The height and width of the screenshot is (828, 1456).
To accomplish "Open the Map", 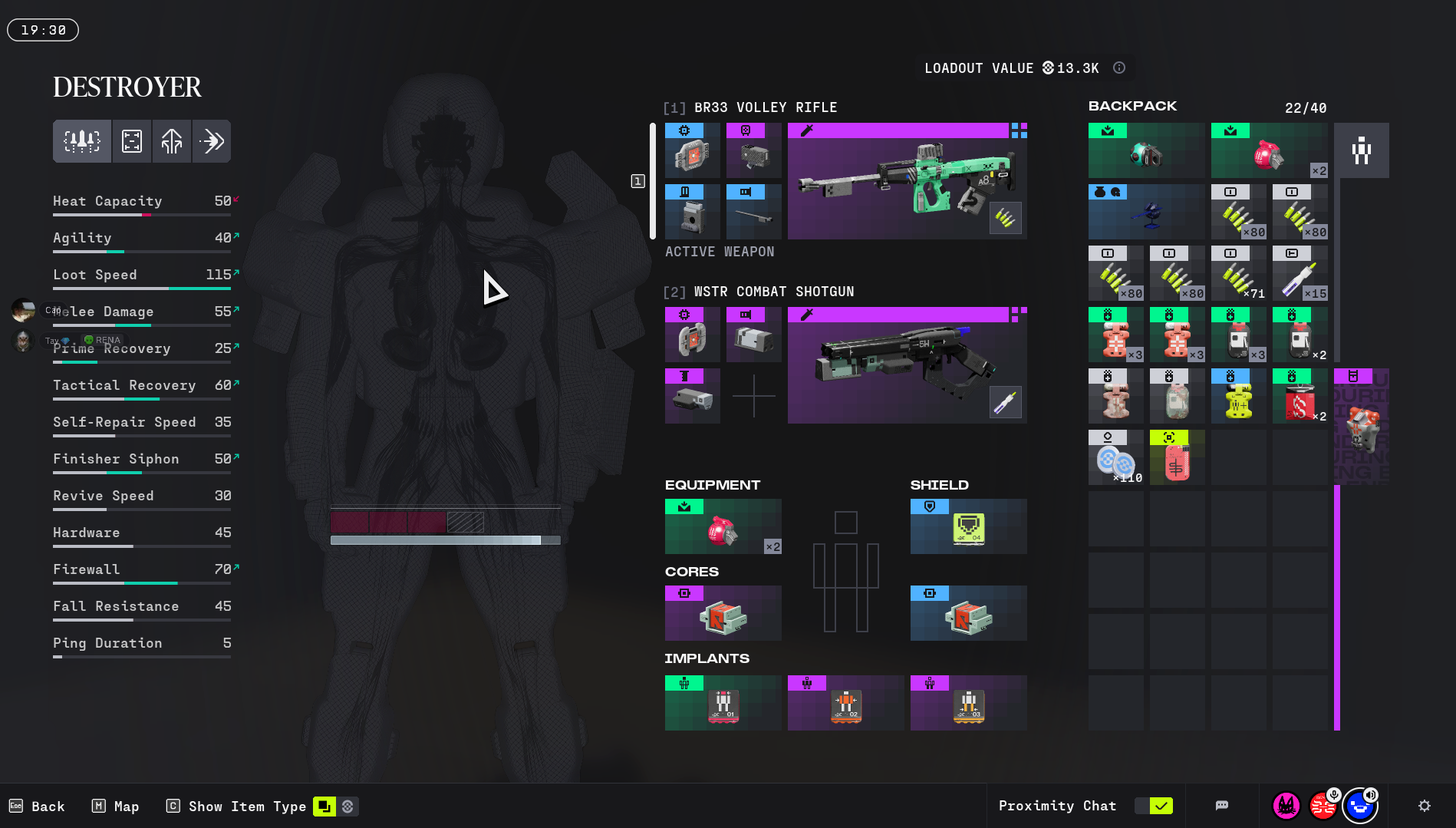I will pyautogui.click(x=116, y=807).
